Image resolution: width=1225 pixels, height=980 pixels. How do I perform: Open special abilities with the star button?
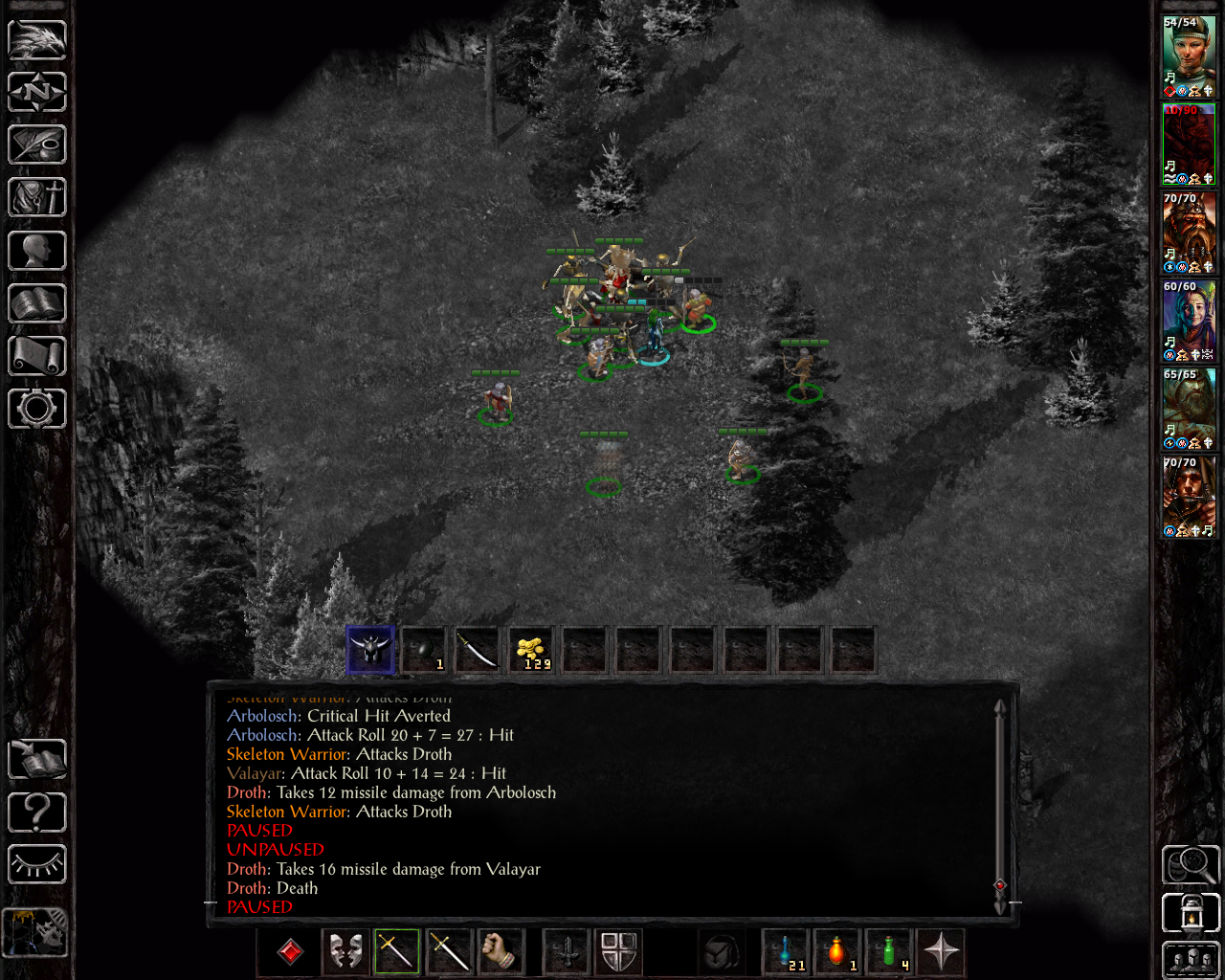(x=941, y=951)
